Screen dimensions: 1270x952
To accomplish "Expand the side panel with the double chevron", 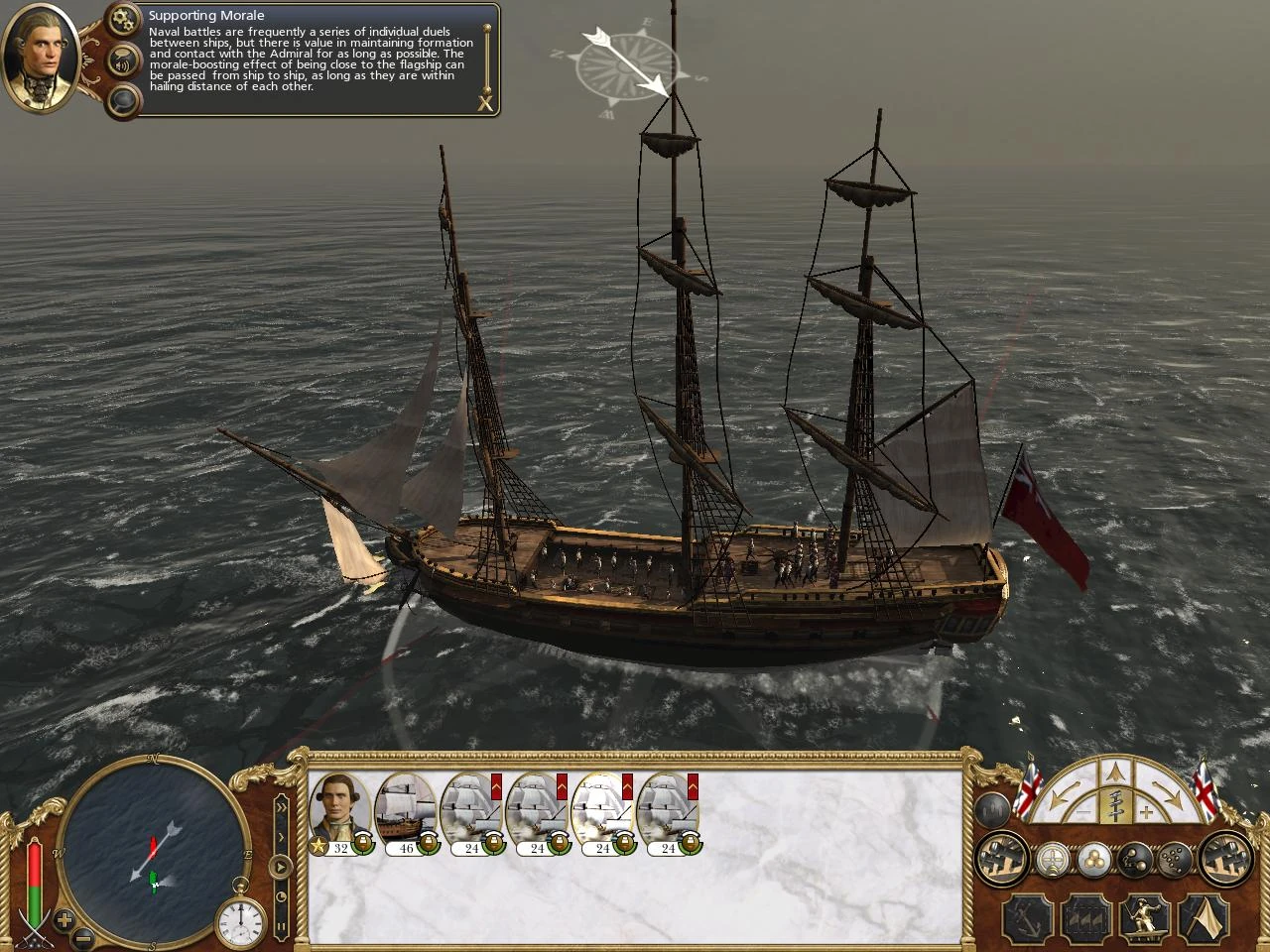I will pyautogui.click(x=281, y=805).
